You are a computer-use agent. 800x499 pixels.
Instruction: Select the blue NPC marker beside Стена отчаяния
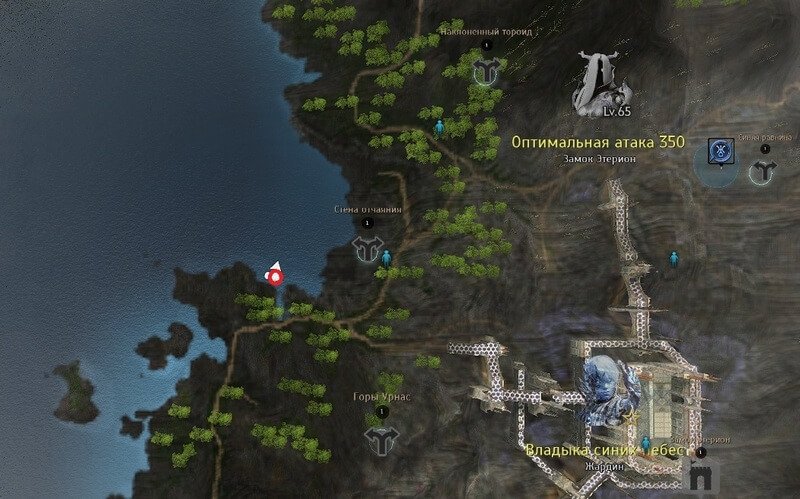pyautogui.click(x=387, y=258)
